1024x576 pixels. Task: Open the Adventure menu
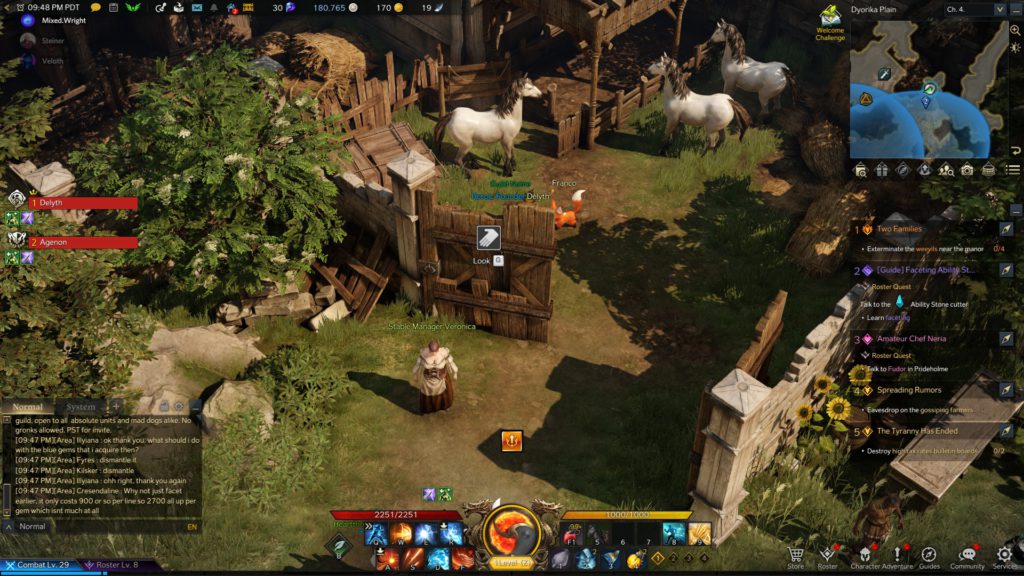(898, 555)
